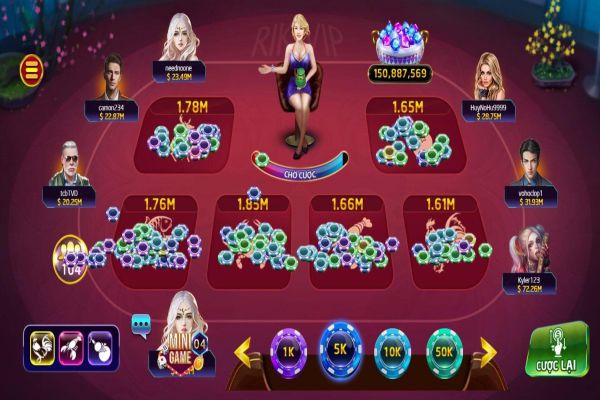The height and width of the screenshot is (400, 600).
Task: Bet on the 1.78M betting area
Action: [x=192, y=130]
